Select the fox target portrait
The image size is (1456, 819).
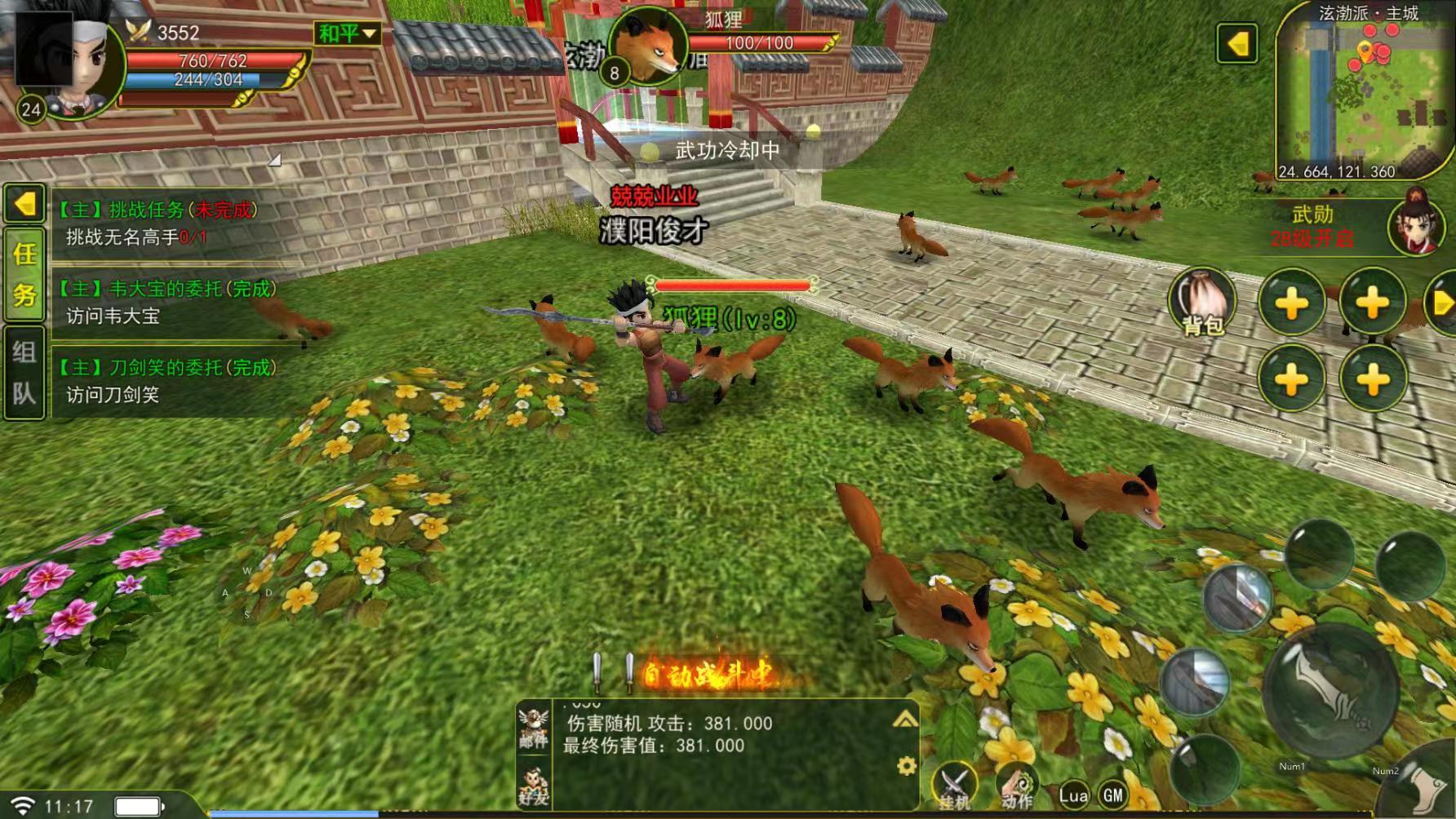(647, 47)
